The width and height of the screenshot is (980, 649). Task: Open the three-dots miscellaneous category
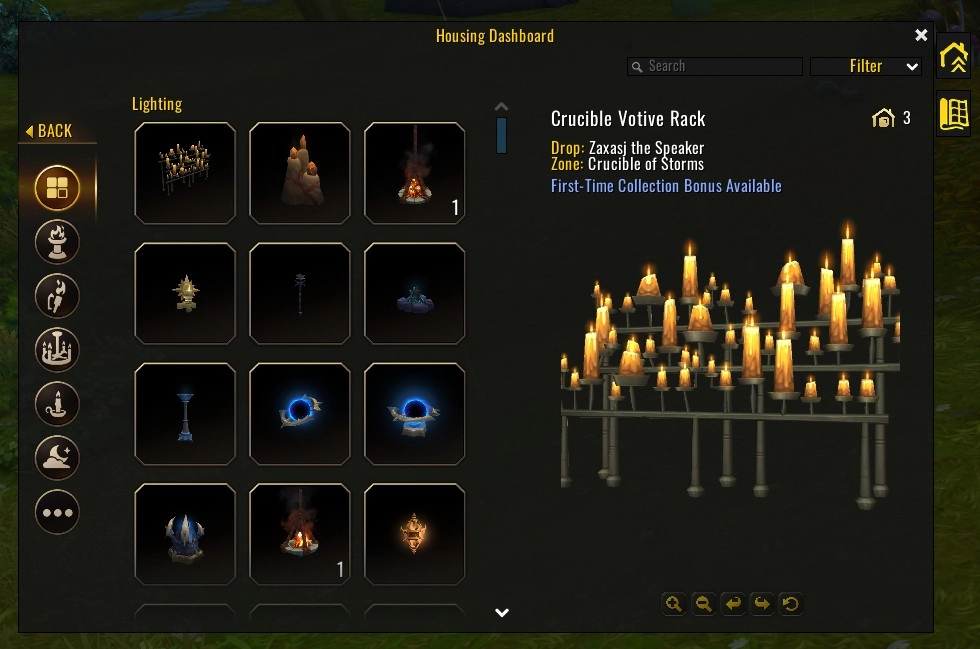pos(57,512)
